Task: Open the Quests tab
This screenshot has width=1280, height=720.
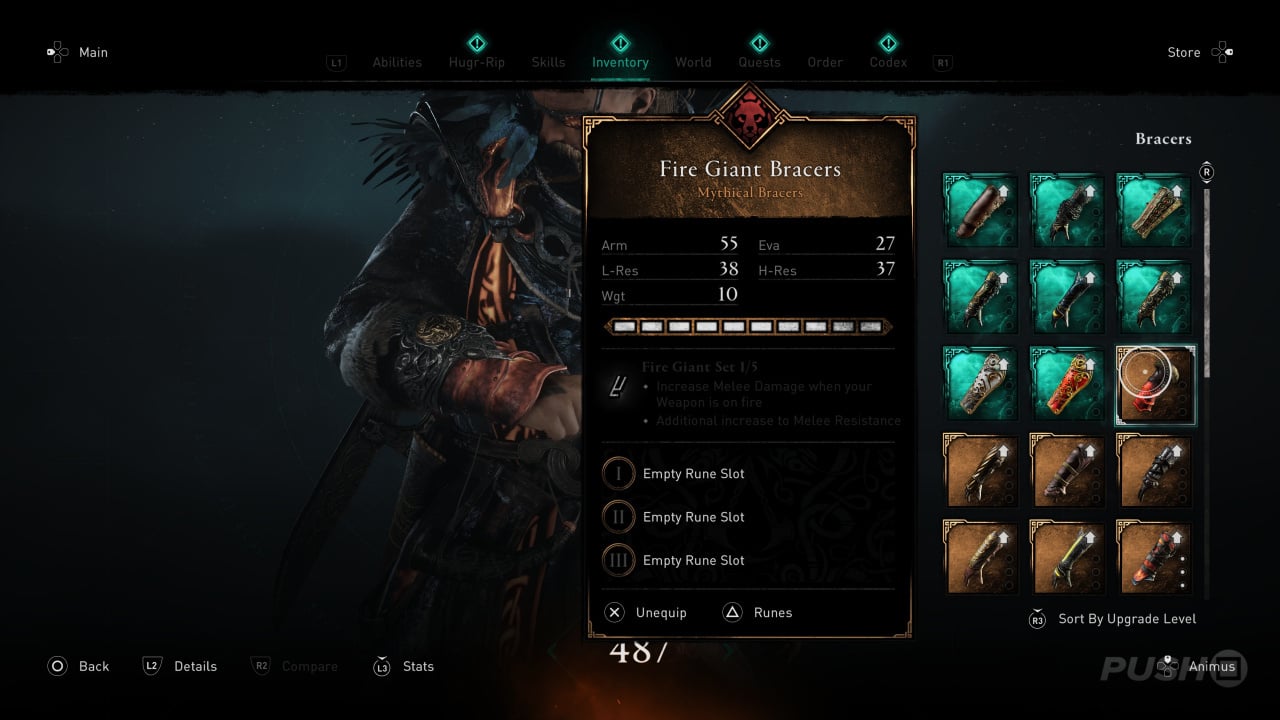Action: (x=759, y=62)
